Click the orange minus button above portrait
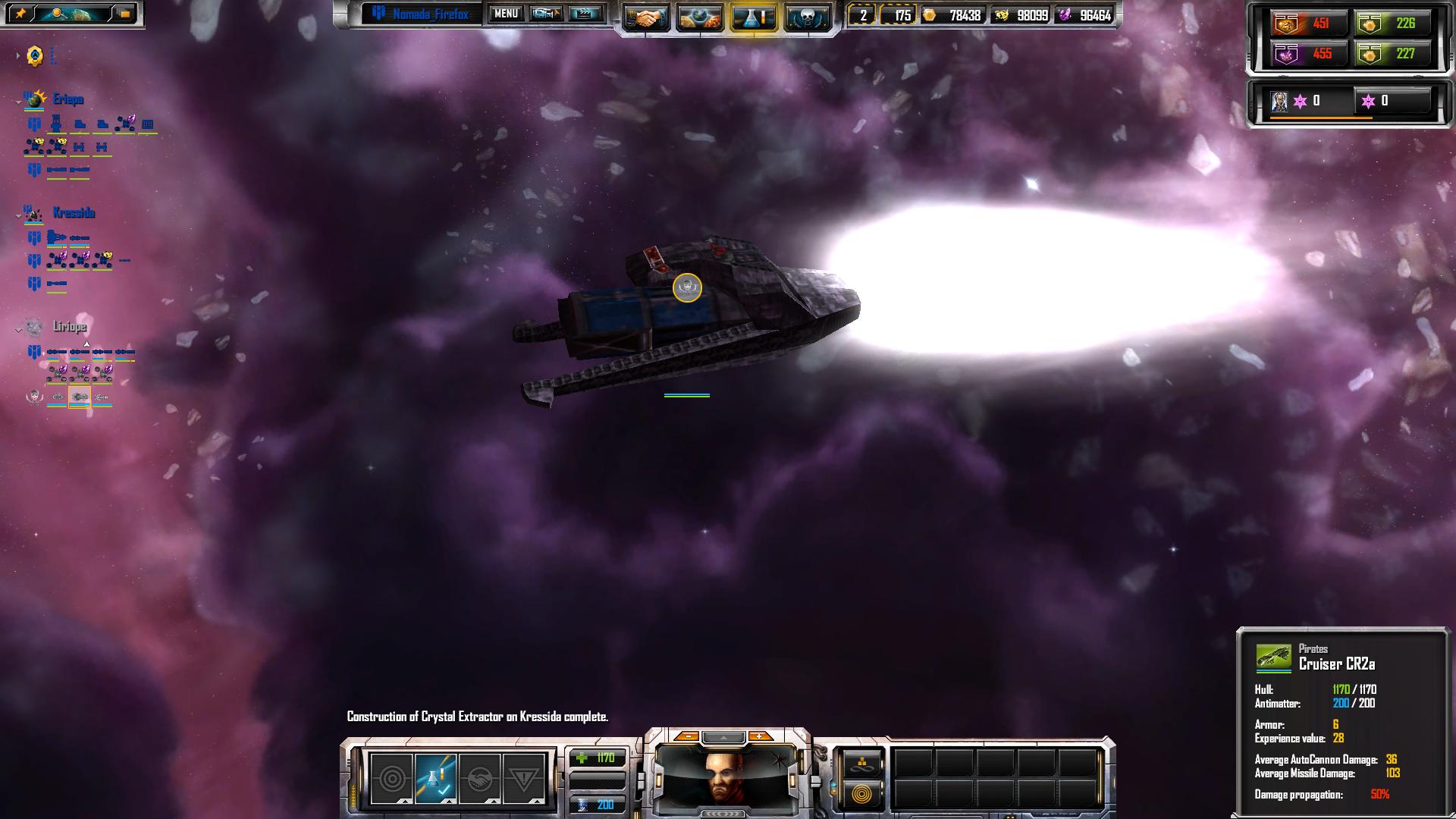1456x819 pixels. click(x=687, y=736)
